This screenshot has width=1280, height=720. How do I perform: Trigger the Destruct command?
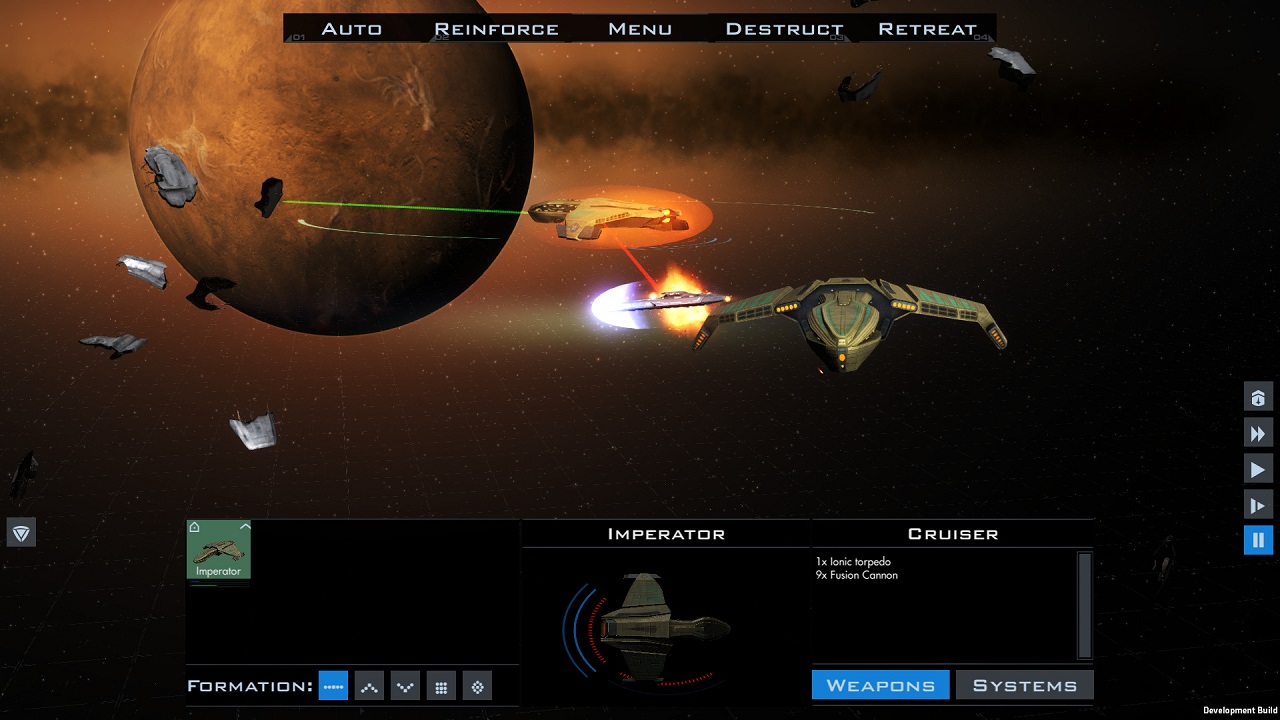tap(785, 29)
